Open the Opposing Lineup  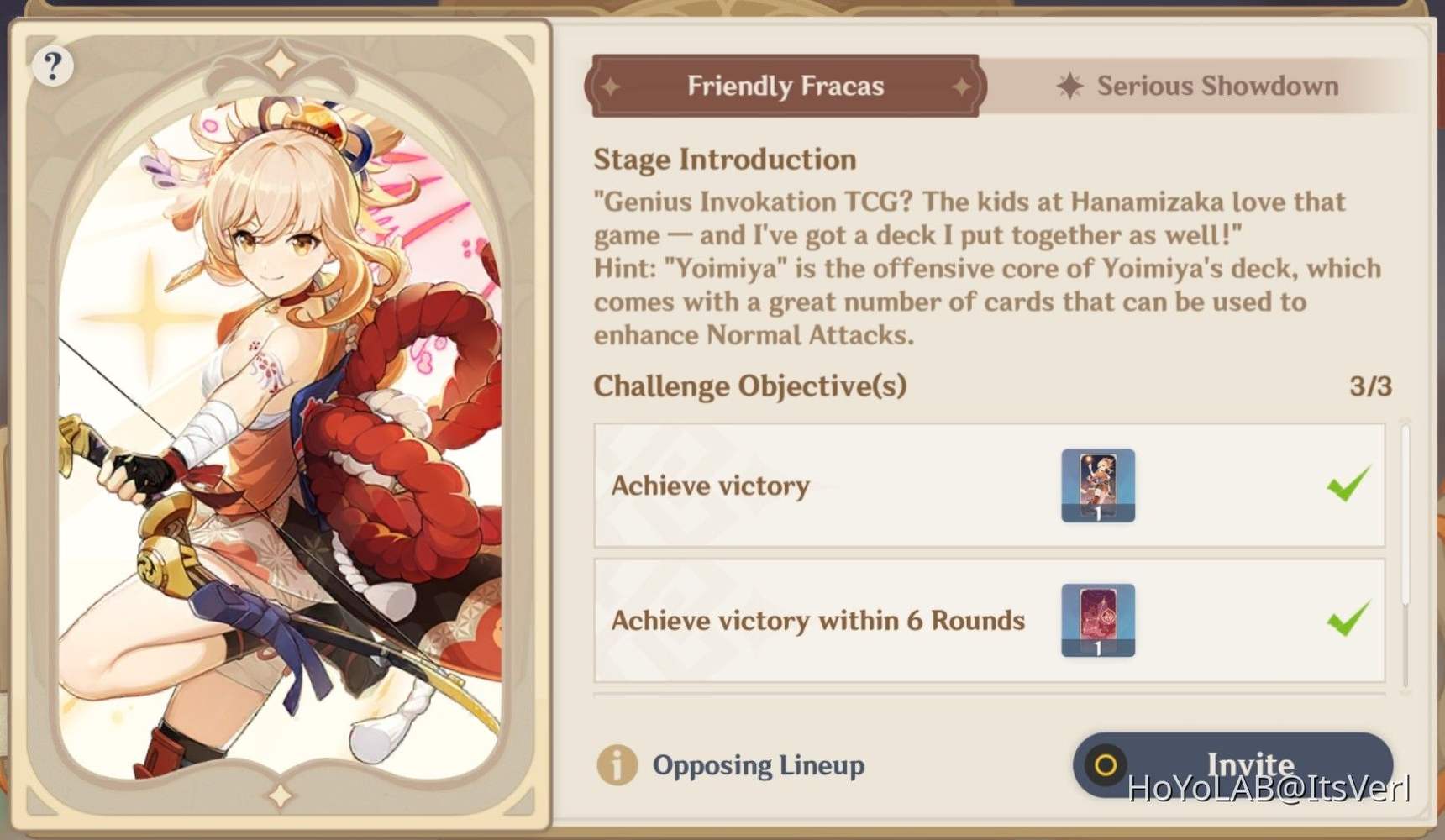759,765
